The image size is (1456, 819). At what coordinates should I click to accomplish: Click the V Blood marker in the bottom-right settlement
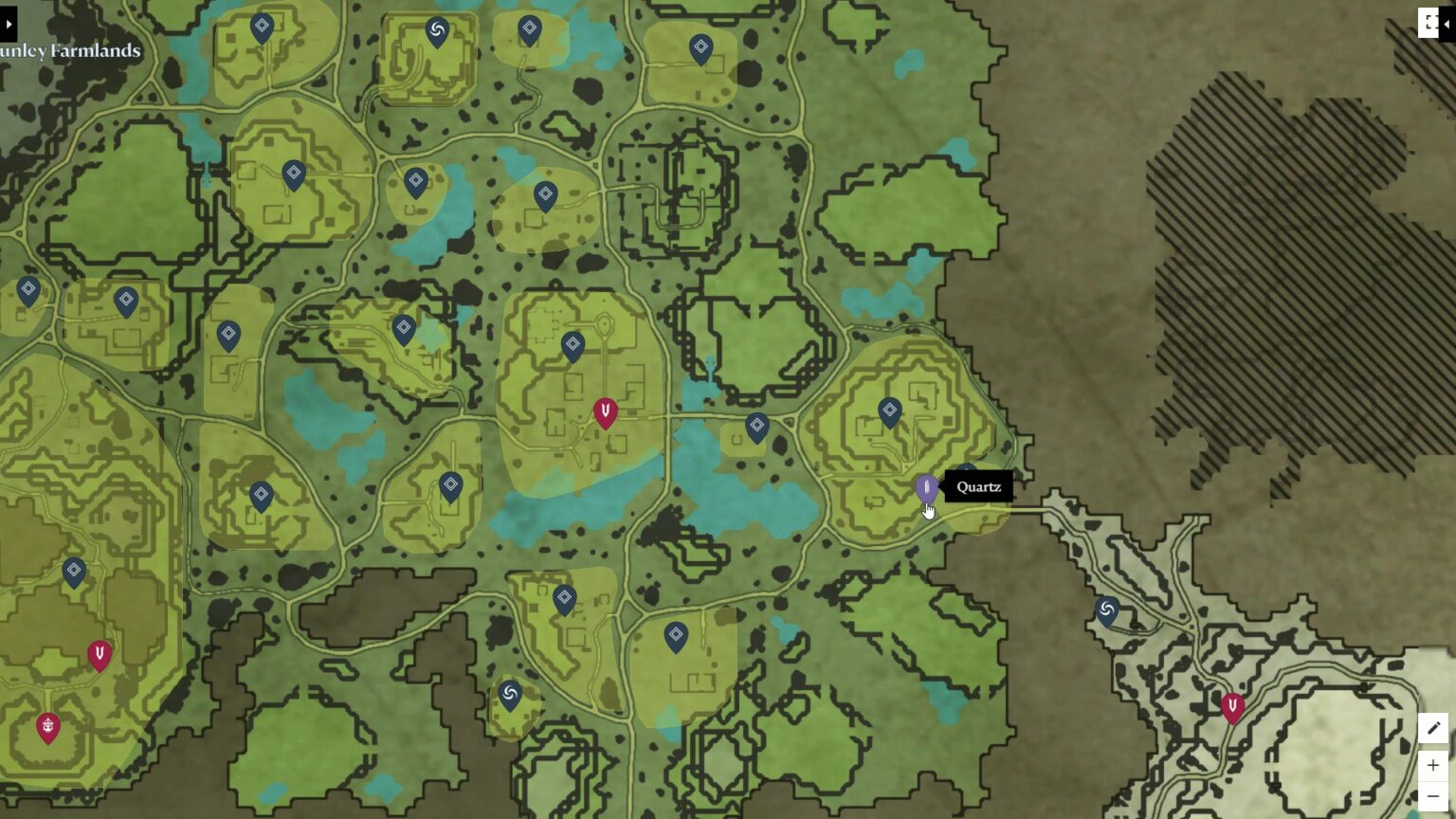[x=1232, y=703]
